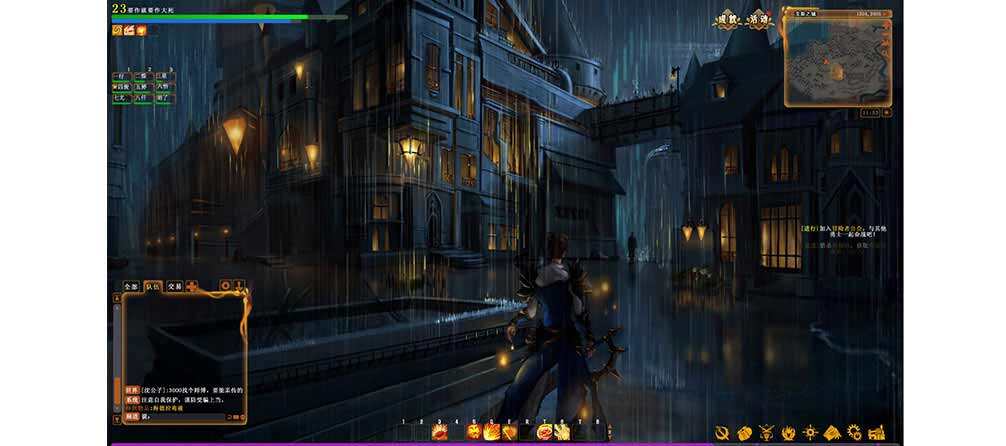Open the round chat settings icon
The height and width of the screenshot is (446, 1006).
coord(225,285)
